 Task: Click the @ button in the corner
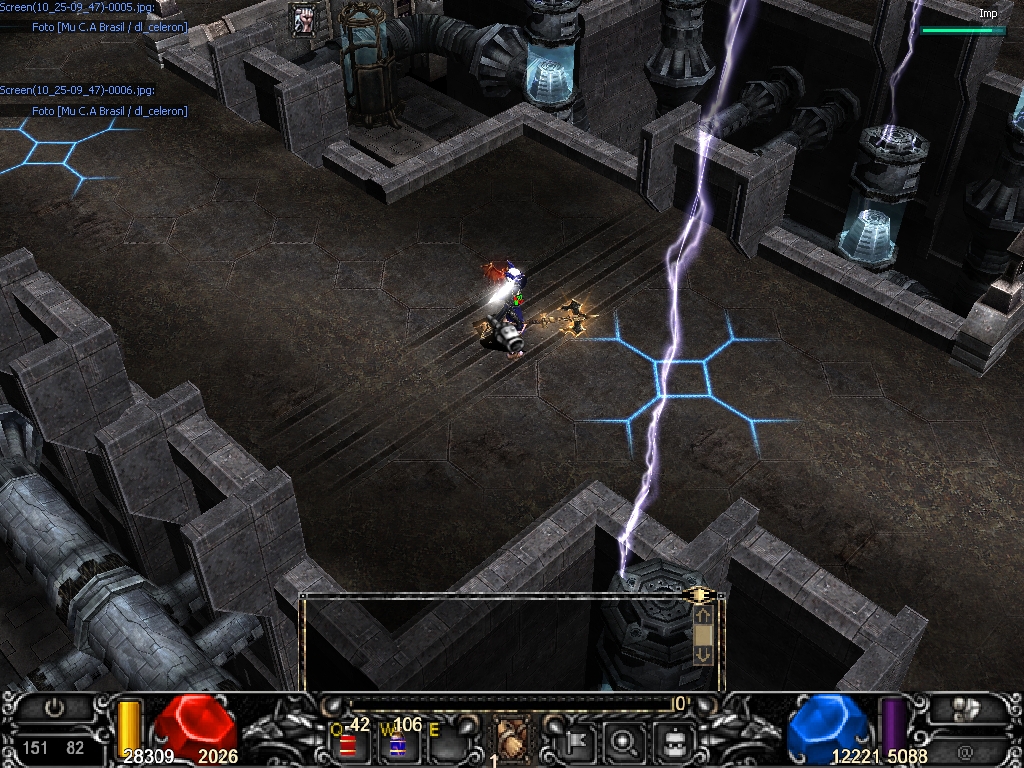click(x=966, y=750)
